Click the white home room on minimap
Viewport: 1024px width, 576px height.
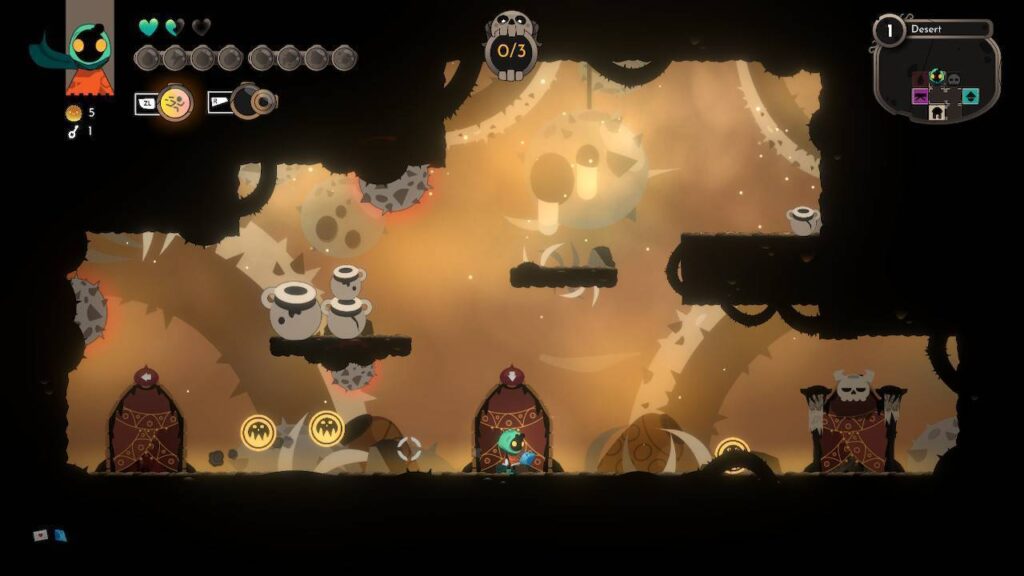(x=937, y=113)
